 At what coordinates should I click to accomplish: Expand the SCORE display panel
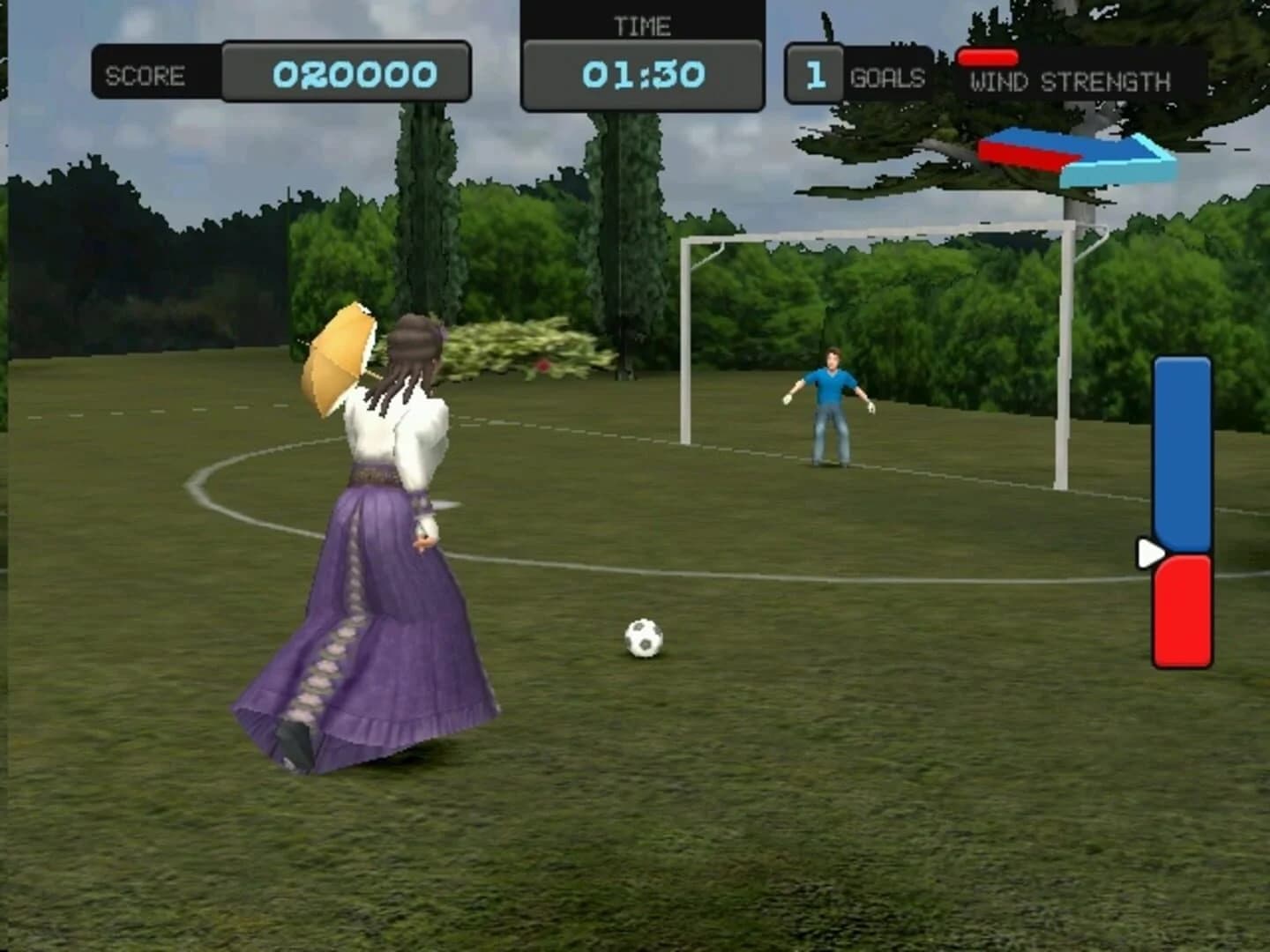pyautogui.click(x=282, y=74)
